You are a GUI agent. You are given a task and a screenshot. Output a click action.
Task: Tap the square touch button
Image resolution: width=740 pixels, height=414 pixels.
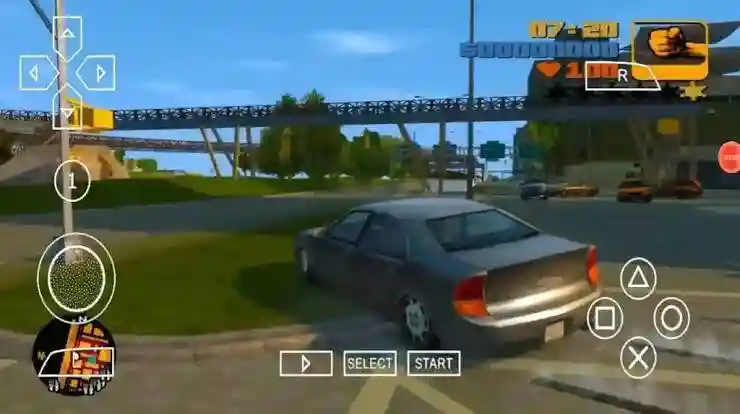(604, 318)
